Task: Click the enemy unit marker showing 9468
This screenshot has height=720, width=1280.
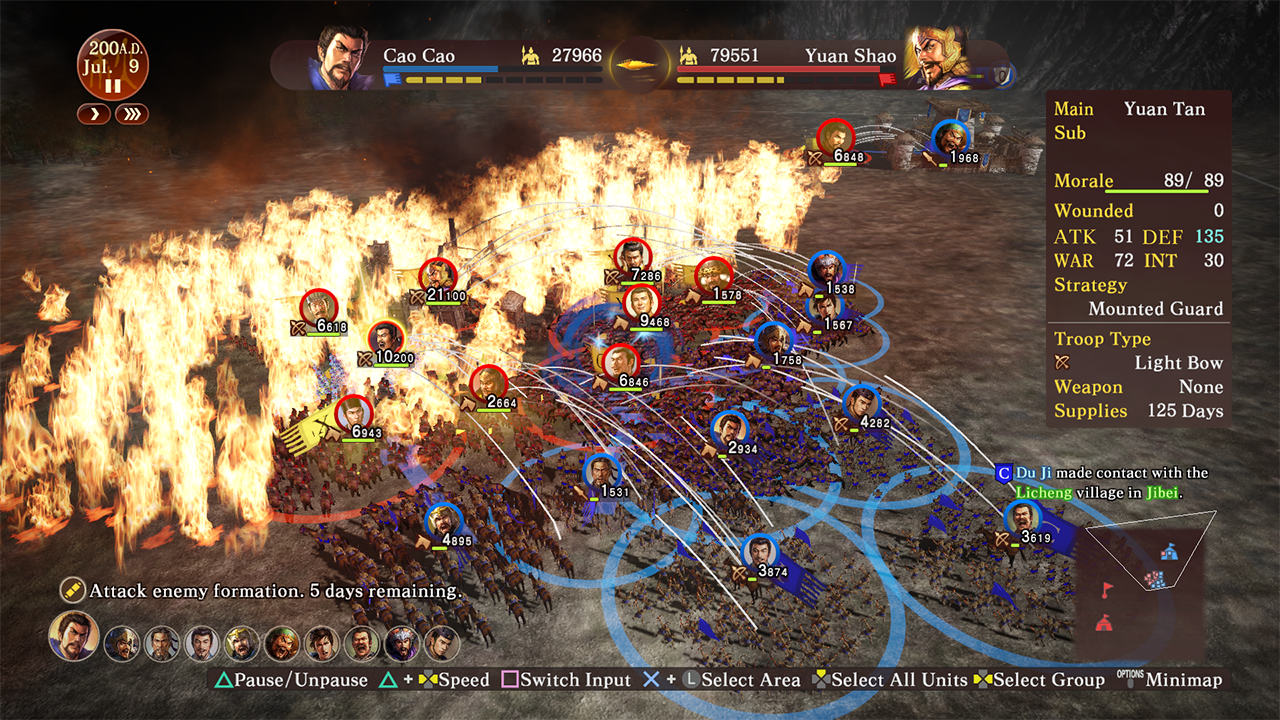Action: click(x=642, y=302)
